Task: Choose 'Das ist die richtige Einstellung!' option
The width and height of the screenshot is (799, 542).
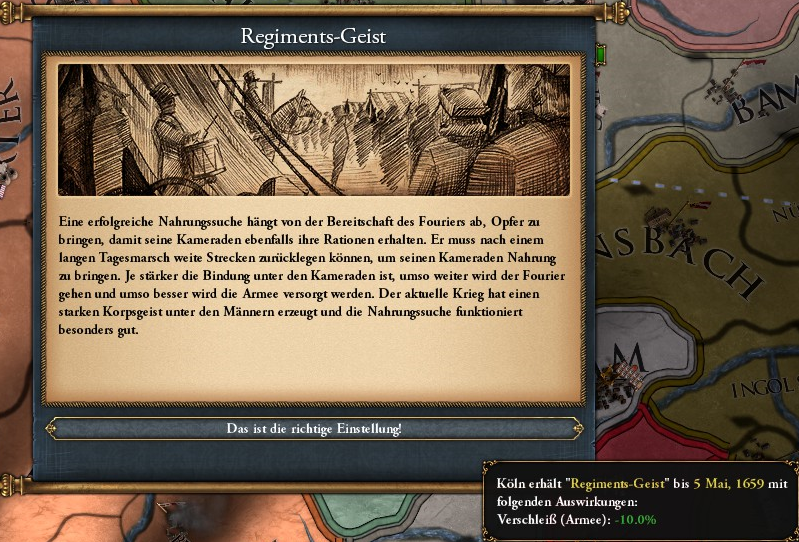Action: [x=314, y=429]
